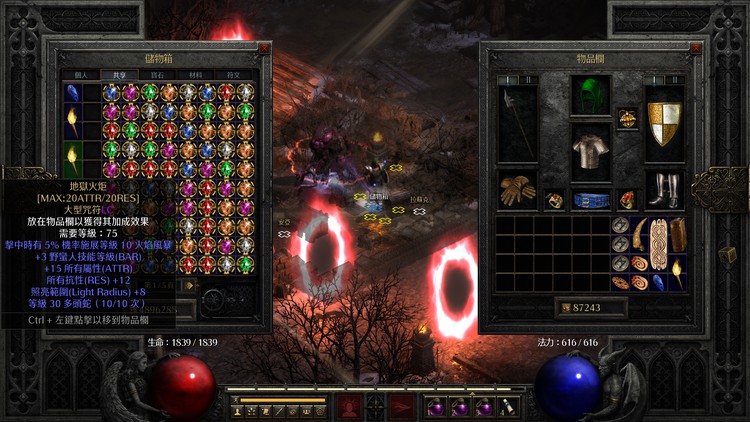Use the scroll in the belt bar
Viewport: 750px width, 422px height.
pos(508,406)
